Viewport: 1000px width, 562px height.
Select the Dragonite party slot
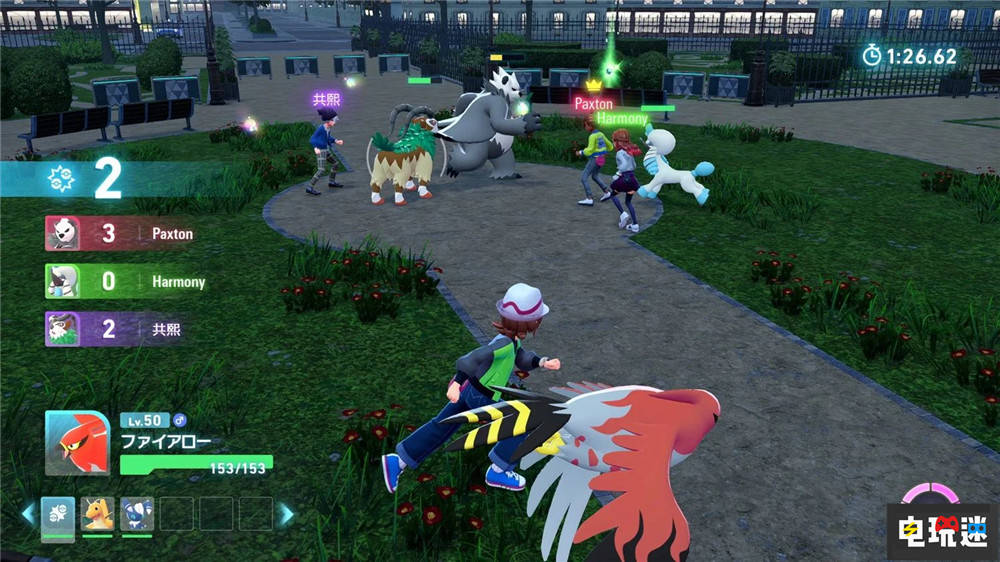tap(97, 514)
